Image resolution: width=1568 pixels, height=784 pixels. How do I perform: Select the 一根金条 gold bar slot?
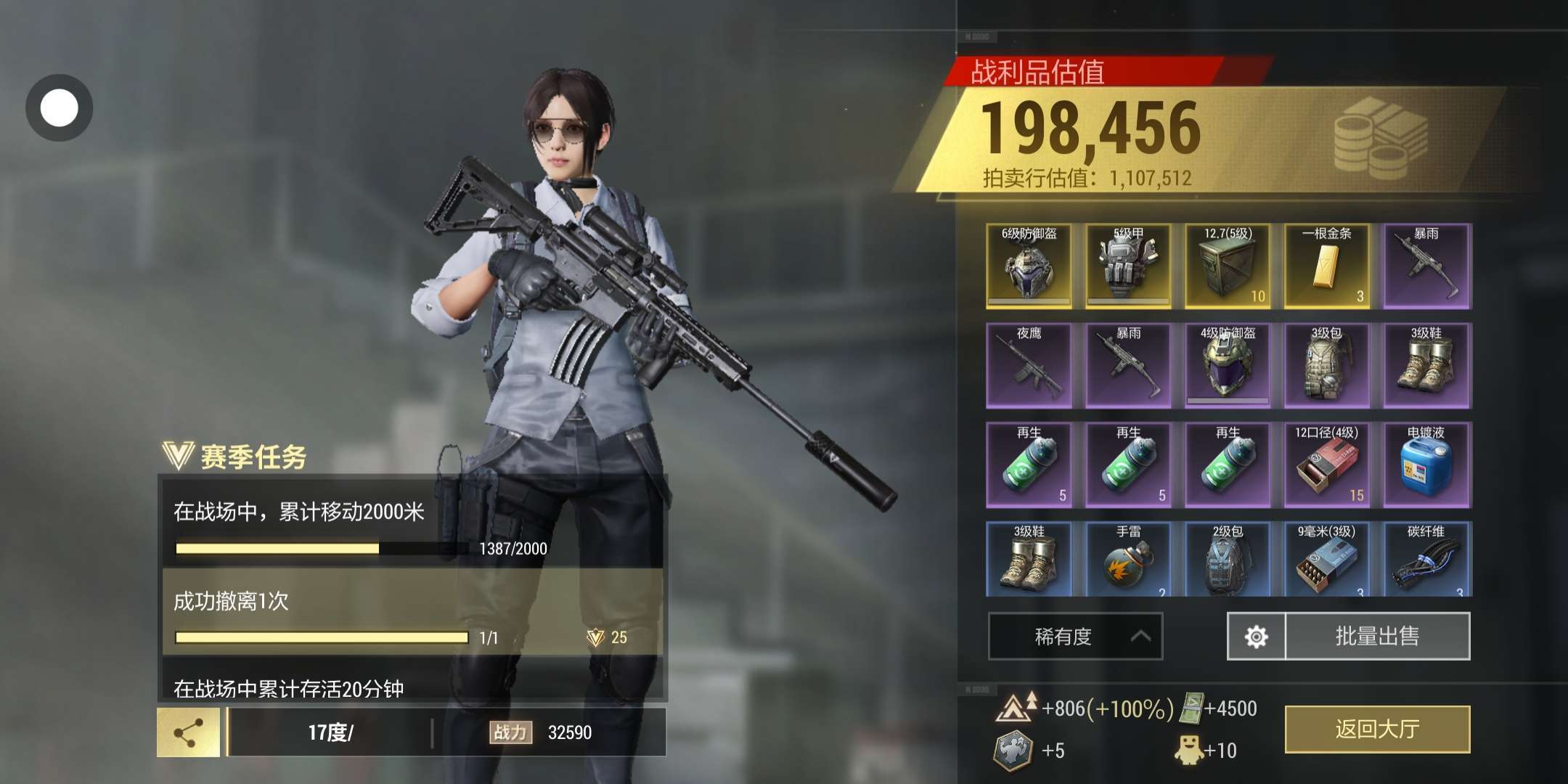1327,266
